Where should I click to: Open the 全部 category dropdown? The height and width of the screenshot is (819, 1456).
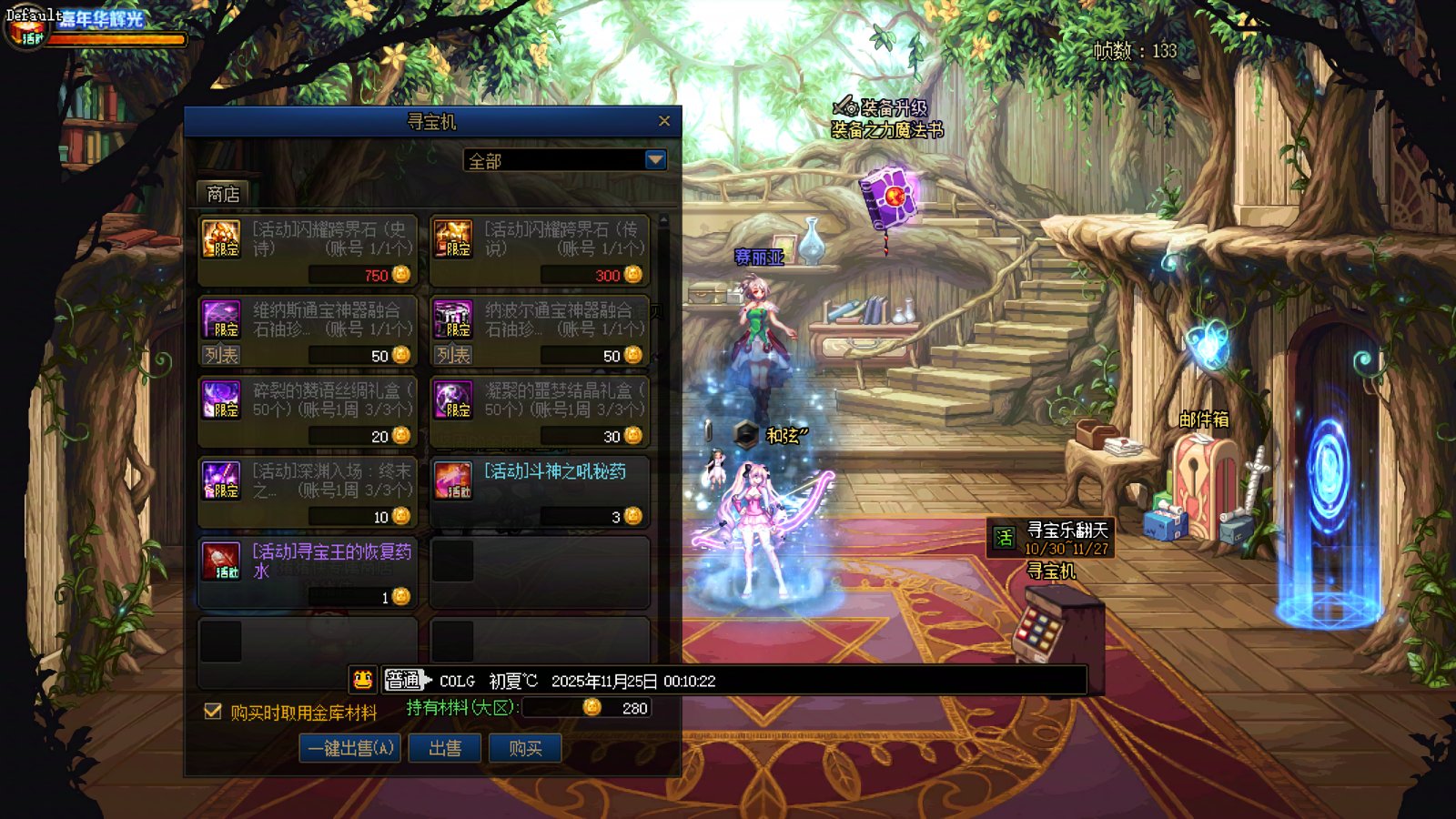click(655, 160)
